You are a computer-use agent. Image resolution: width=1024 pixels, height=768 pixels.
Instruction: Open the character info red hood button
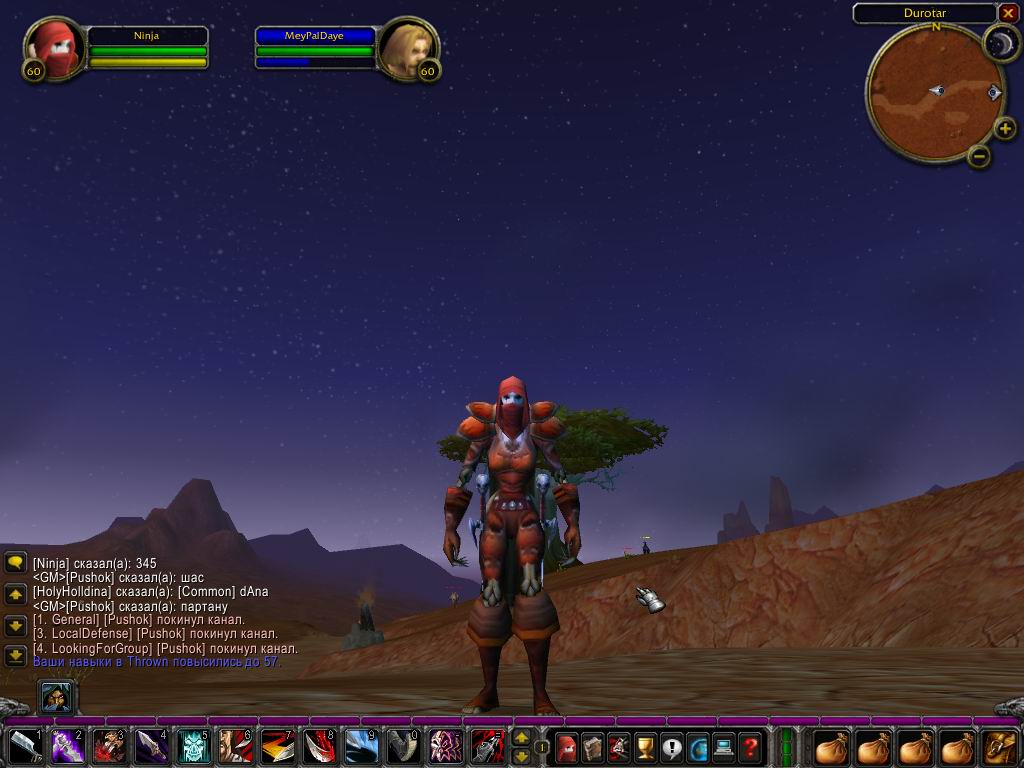click(x=567, y=746)
